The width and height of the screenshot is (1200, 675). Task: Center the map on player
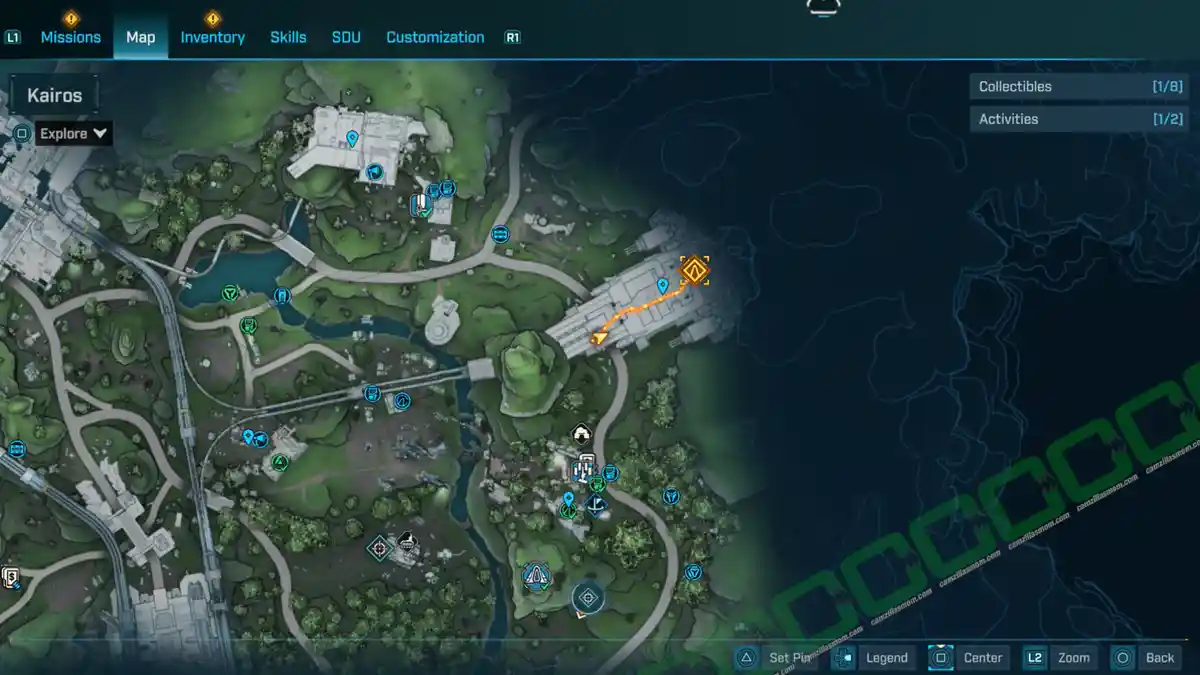point(968,657)
